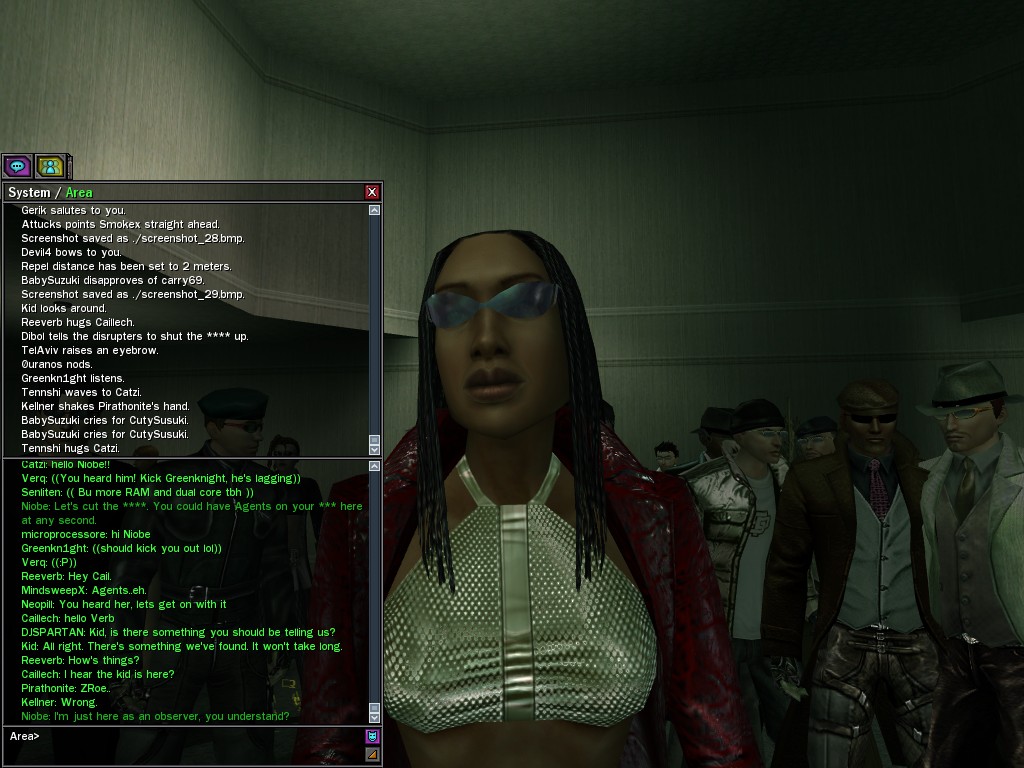This screenshot has width=1024, height=768.
Task: Click the area chat scroll-down arrow
Action: (375, 716)
